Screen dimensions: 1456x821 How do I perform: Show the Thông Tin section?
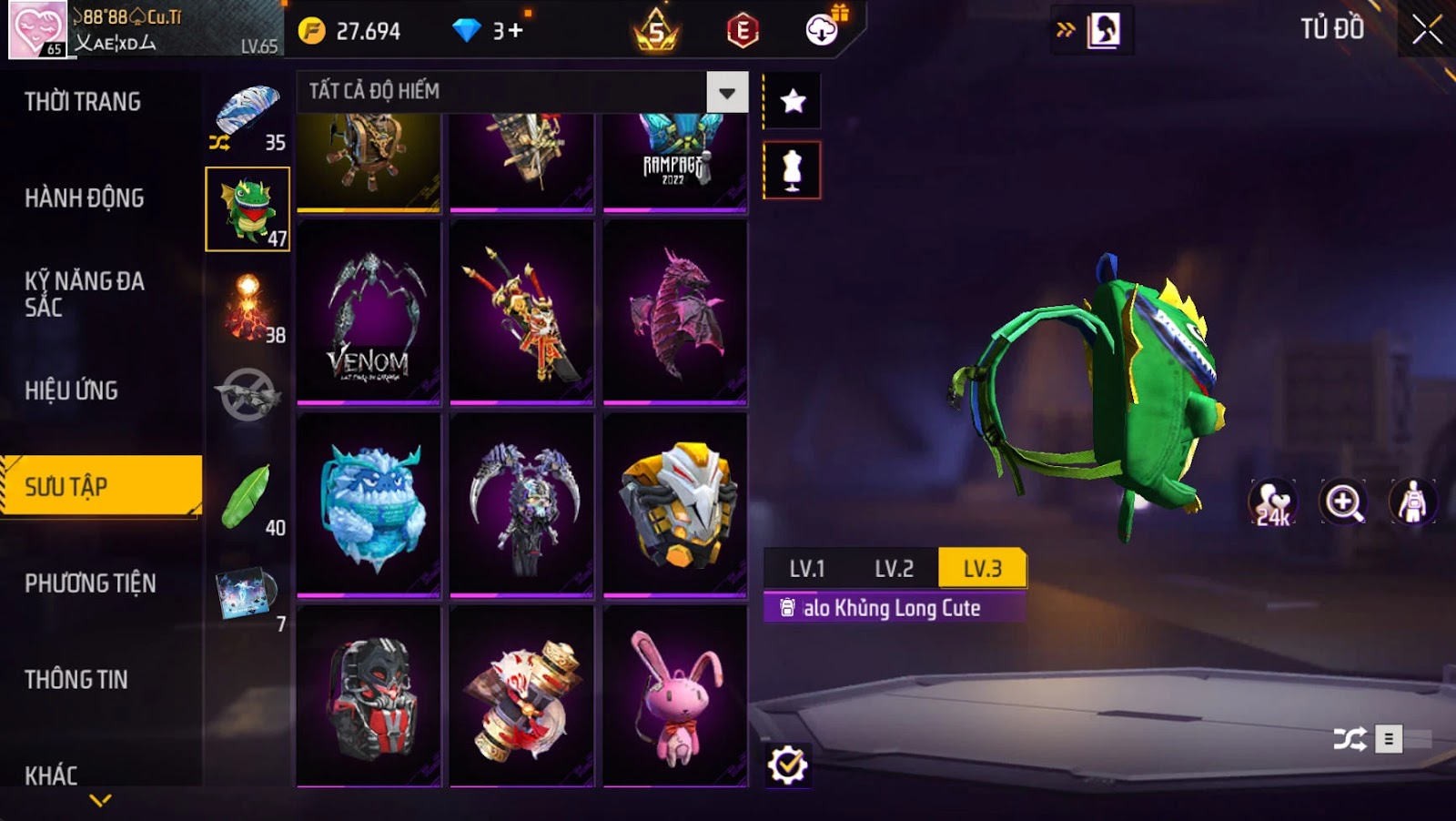pyautogui.click(x=76, y=680)
